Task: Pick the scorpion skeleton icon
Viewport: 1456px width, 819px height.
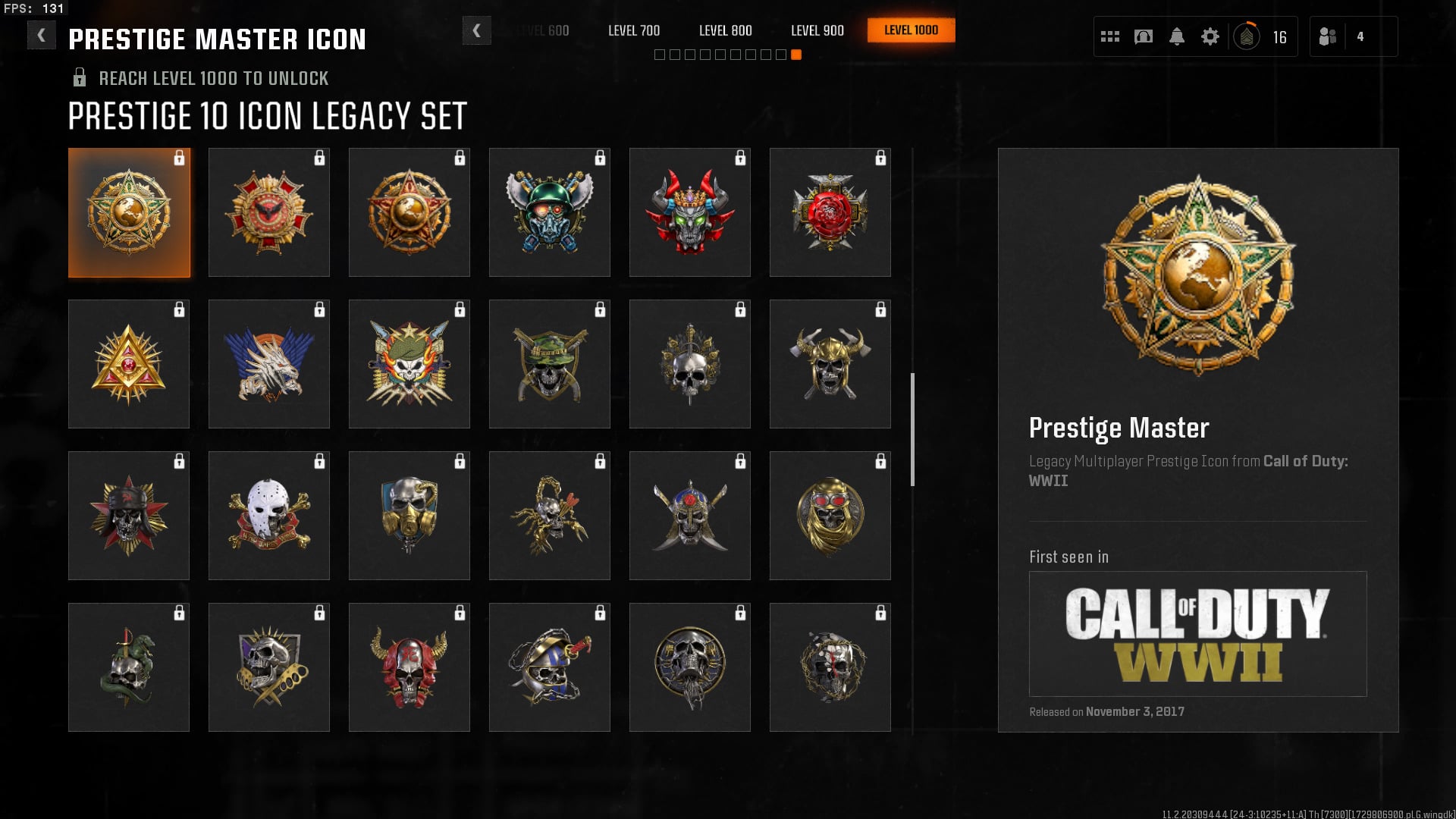Action: (x=550, y=516)
